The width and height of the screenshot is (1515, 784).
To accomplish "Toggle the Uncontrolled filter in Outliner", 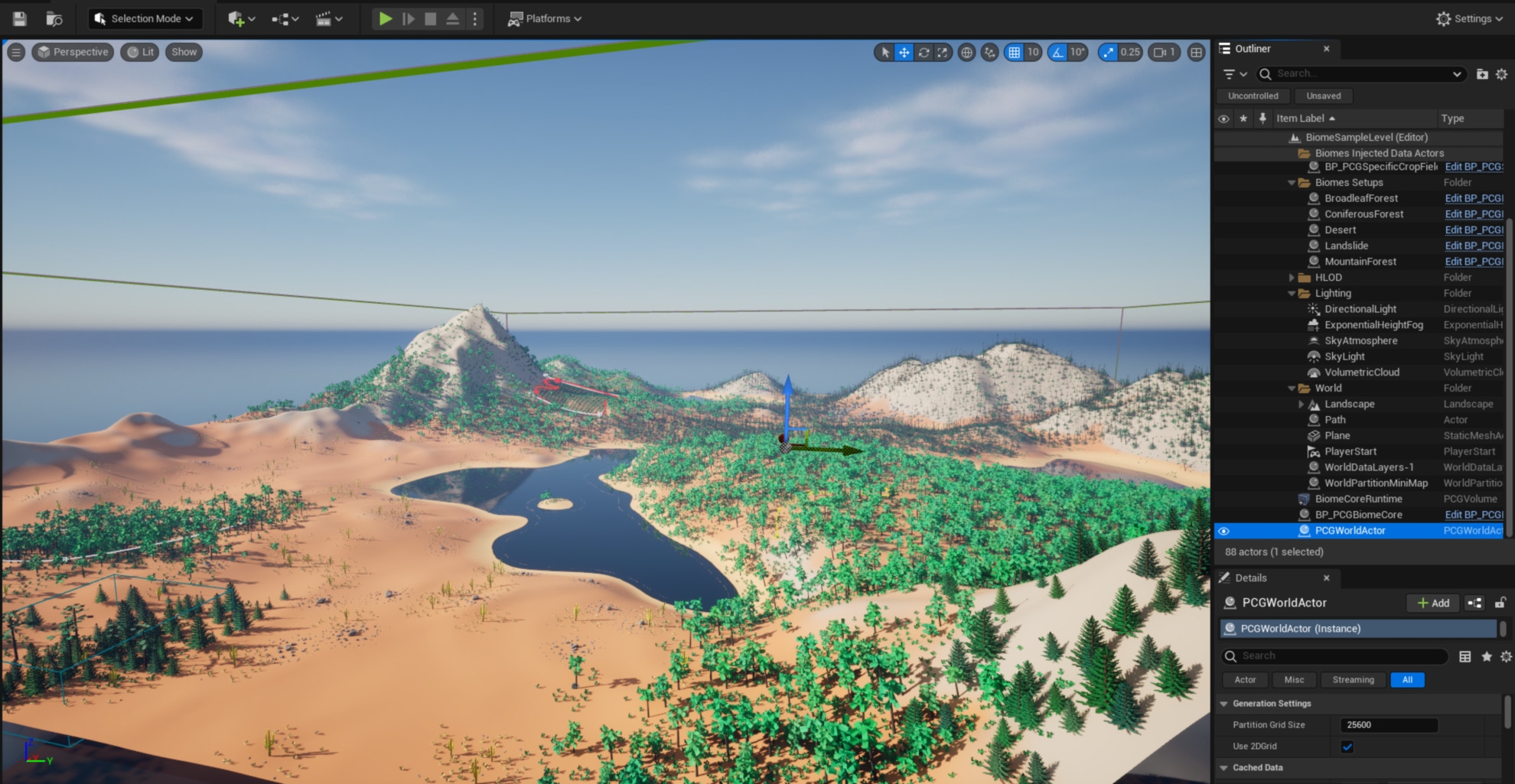I will click(1253, 96).
